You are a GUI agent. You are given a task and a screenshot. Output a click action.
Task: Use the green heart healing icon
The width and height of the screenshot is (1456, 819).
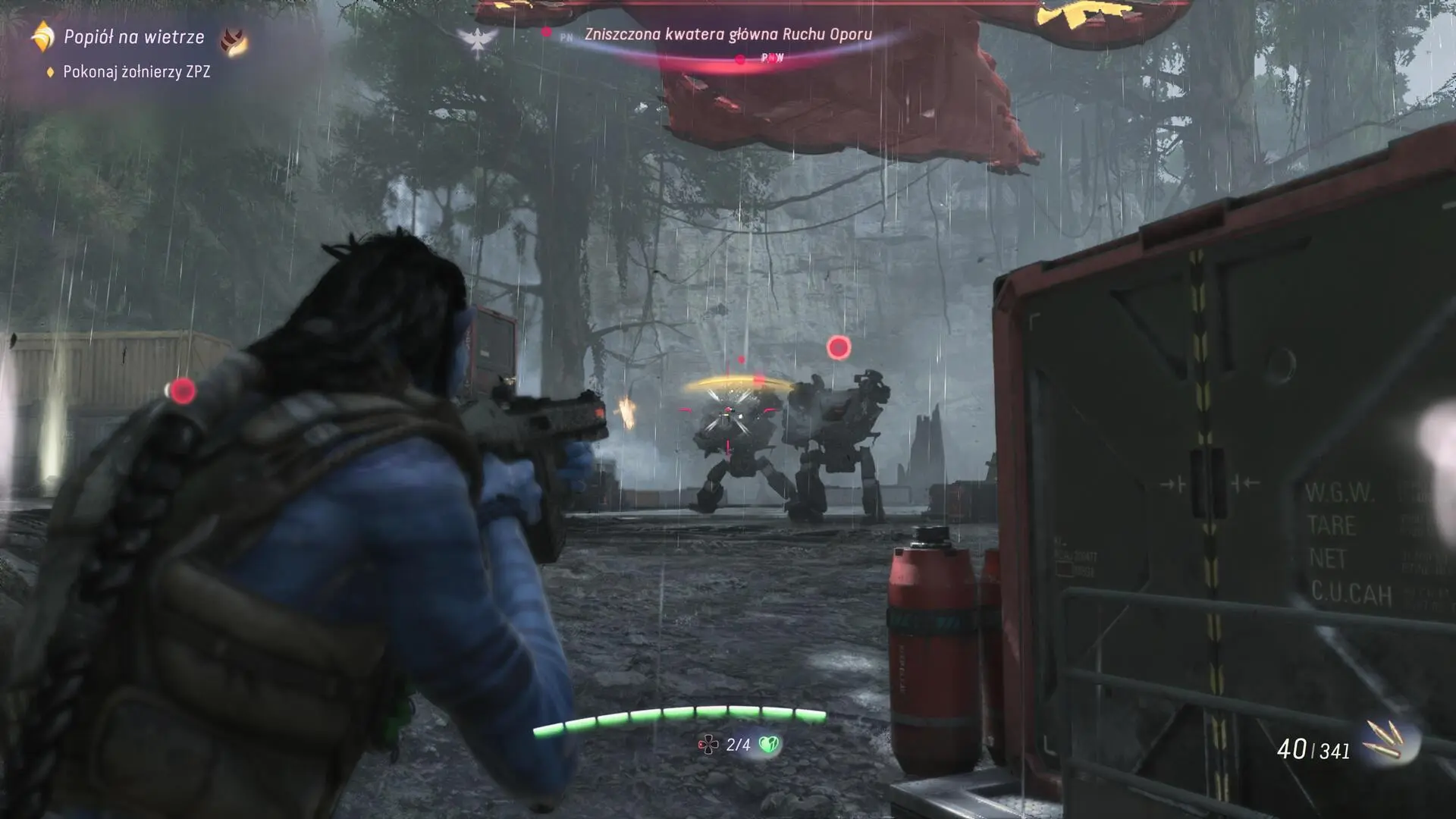coord(769,745)
